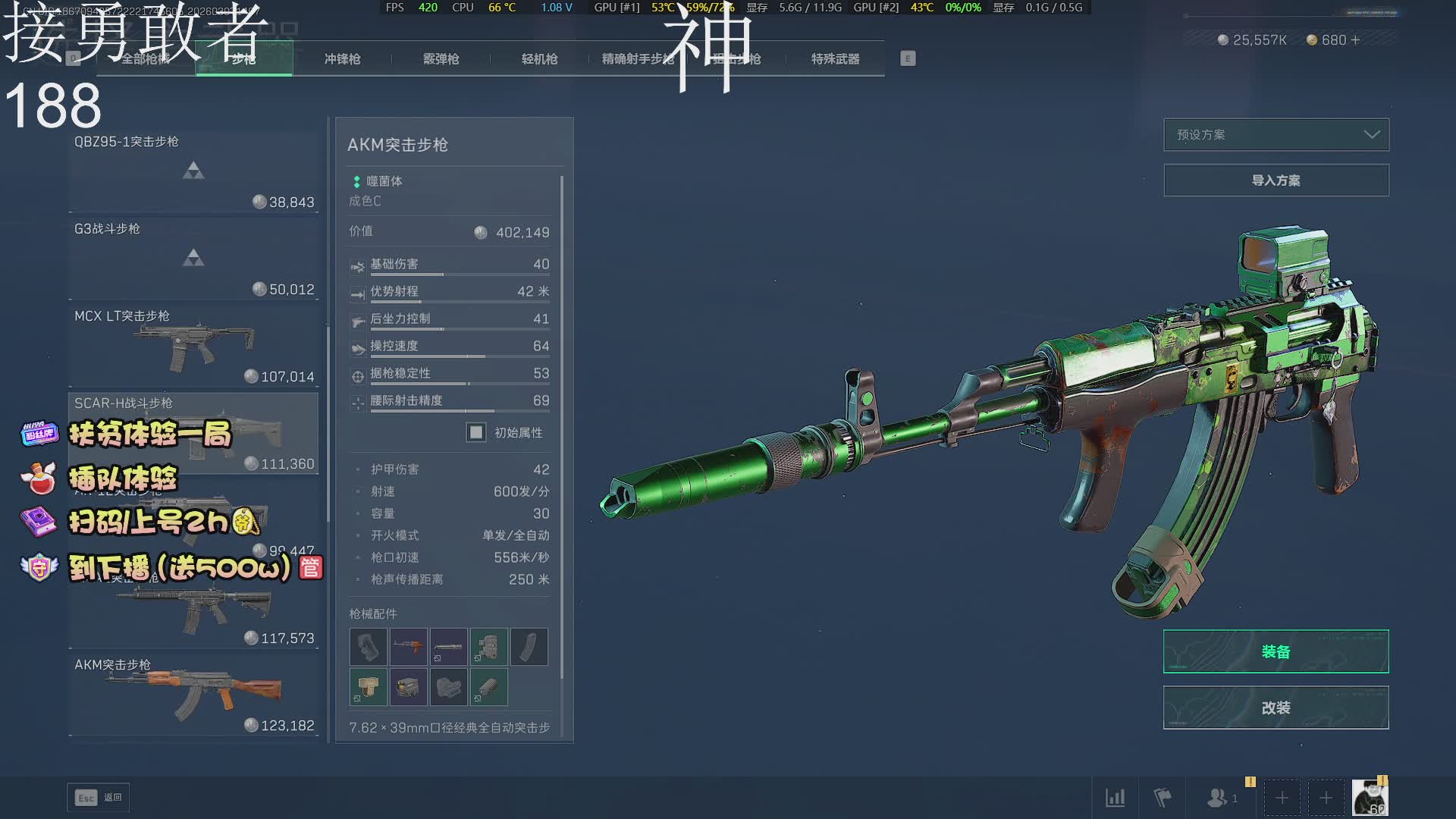
Task: Choose the QBZ95-1突击步枪 row
Action: pos(193,172)
